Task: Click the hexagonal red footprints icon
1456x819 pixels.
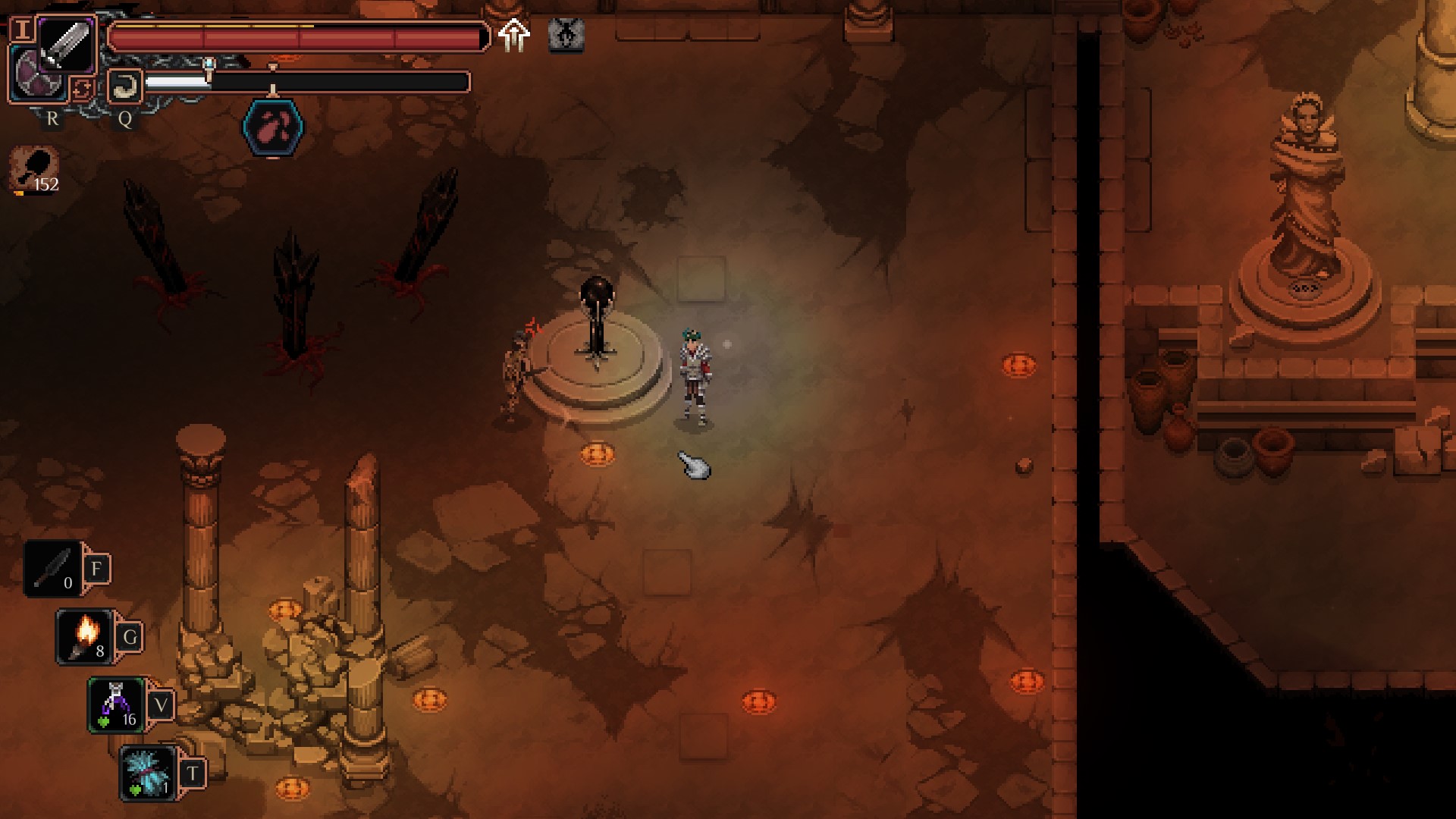Action: click(273, 127)
